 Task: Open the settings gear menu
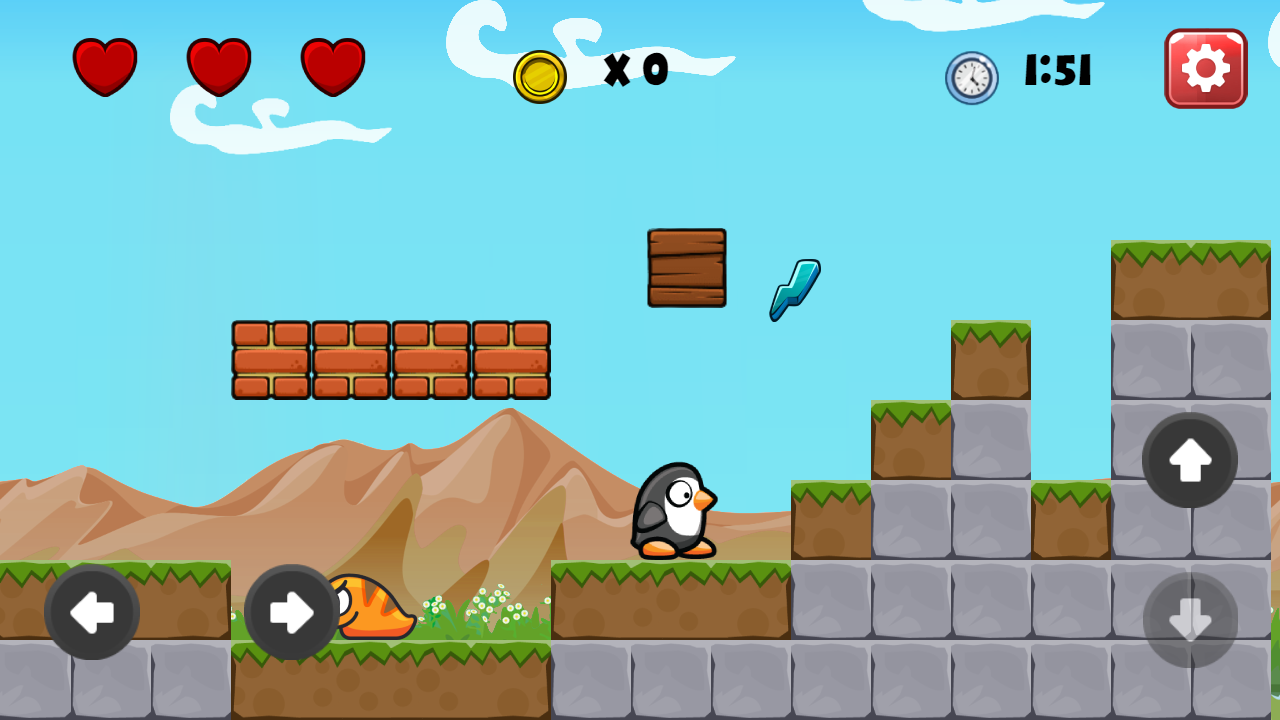click(x=1205, y=68)
